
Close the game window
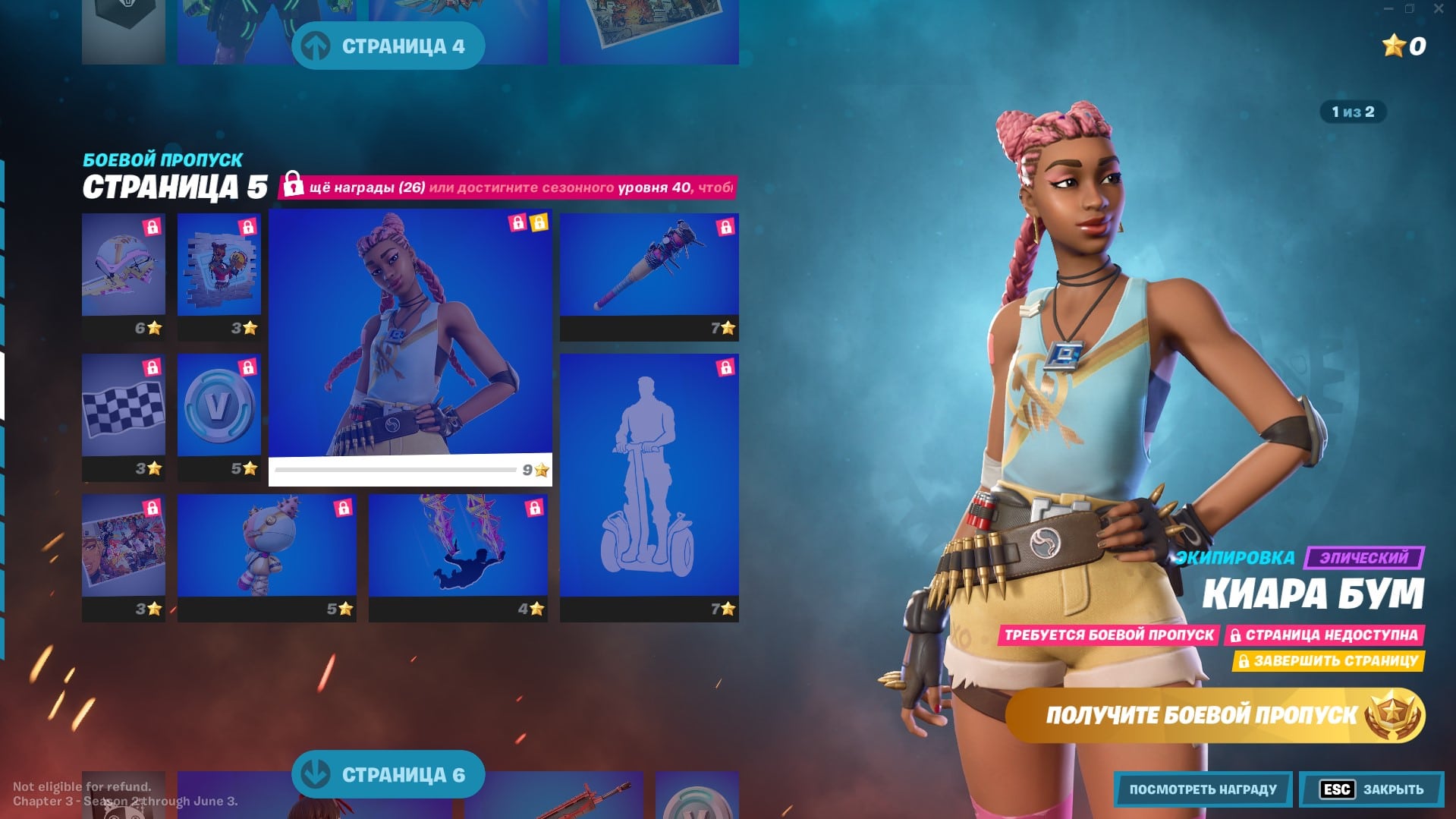tap(1439, 9)
